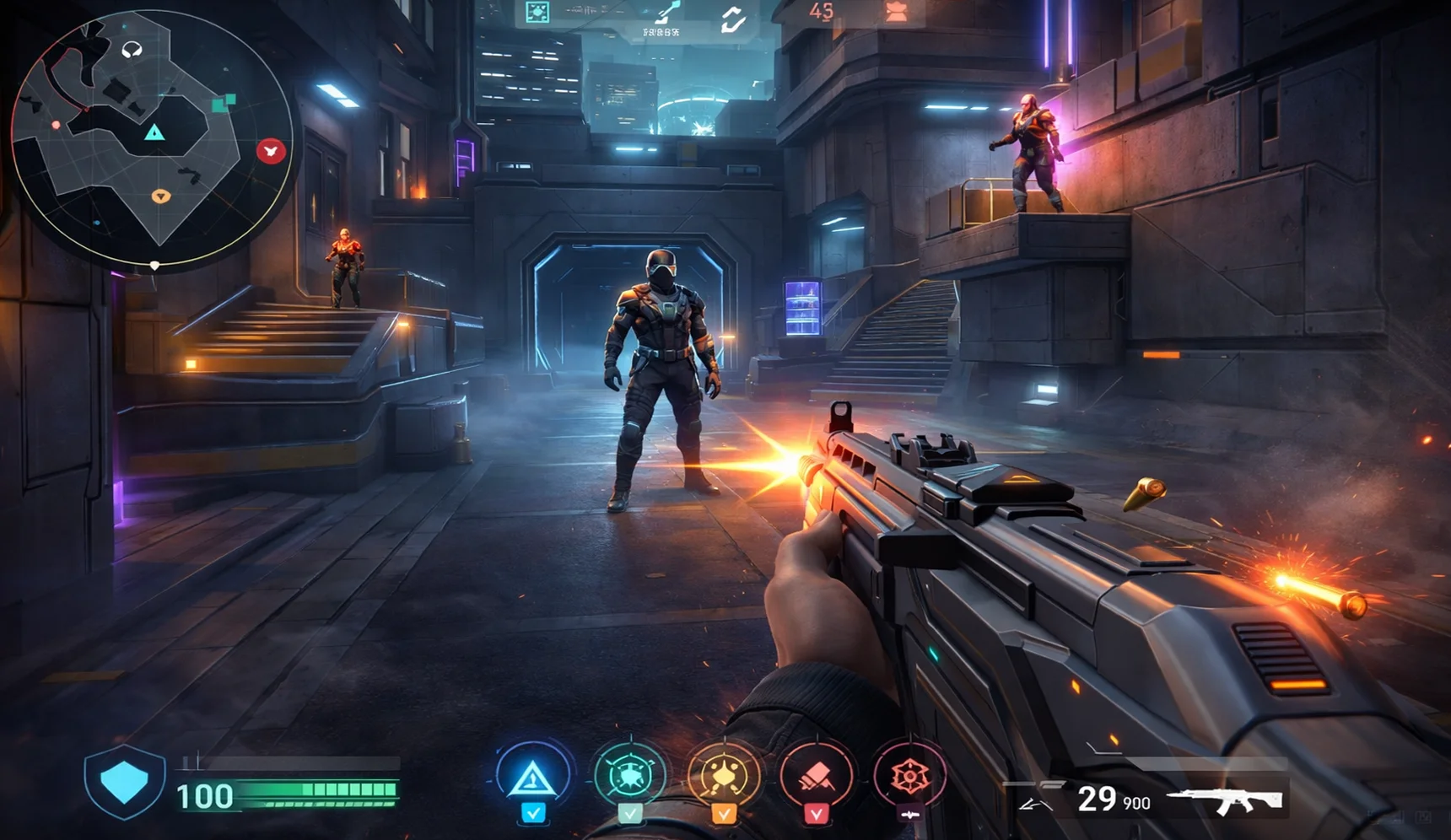Activate the teal turret ability icon

point(630,775)
